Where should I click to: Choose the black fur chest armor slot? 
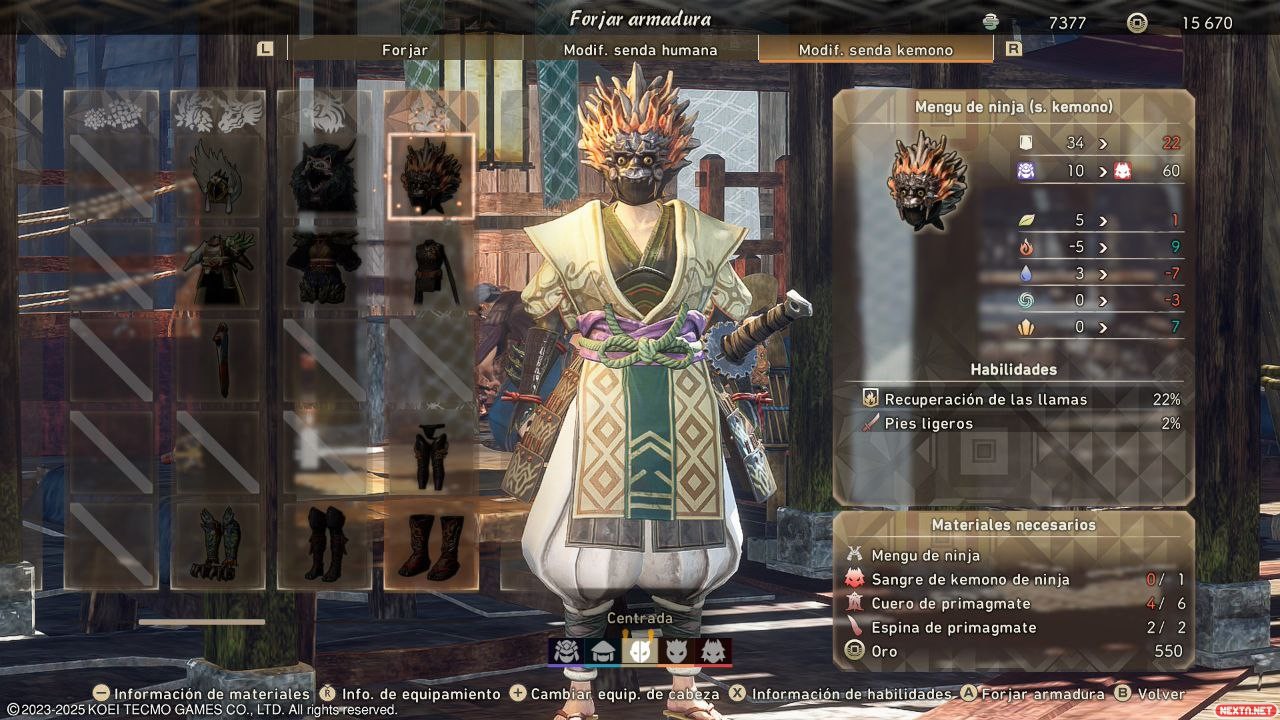point(324,268)
